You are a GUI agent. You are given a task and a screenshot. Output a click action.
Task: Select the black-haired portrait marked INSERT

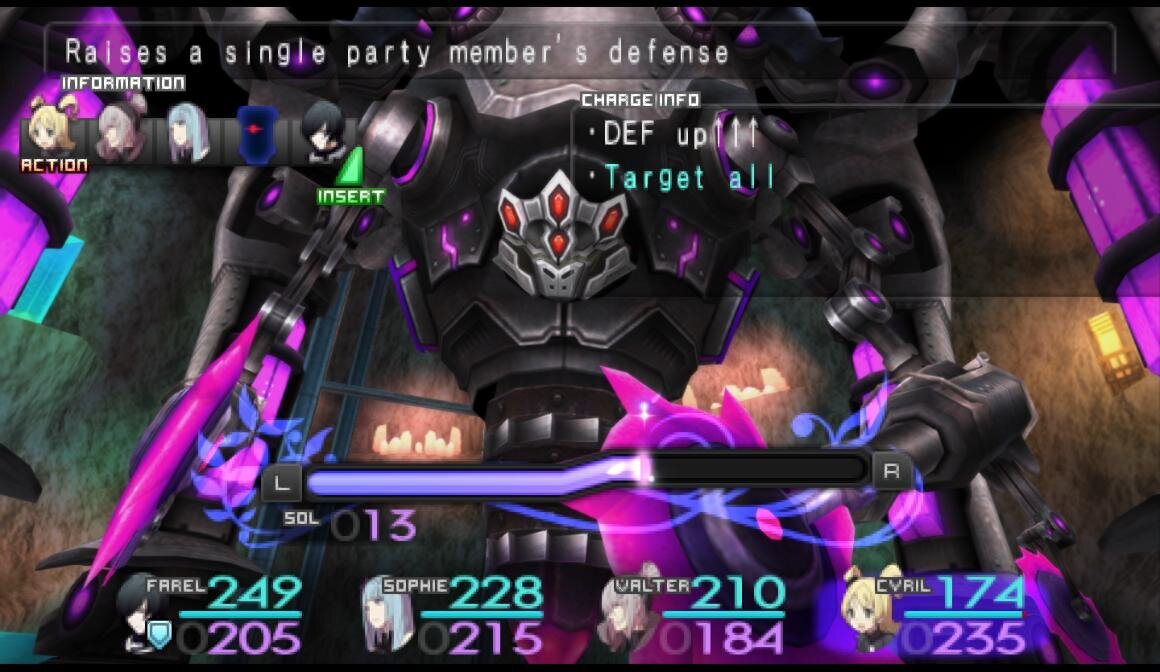[325, 134]
